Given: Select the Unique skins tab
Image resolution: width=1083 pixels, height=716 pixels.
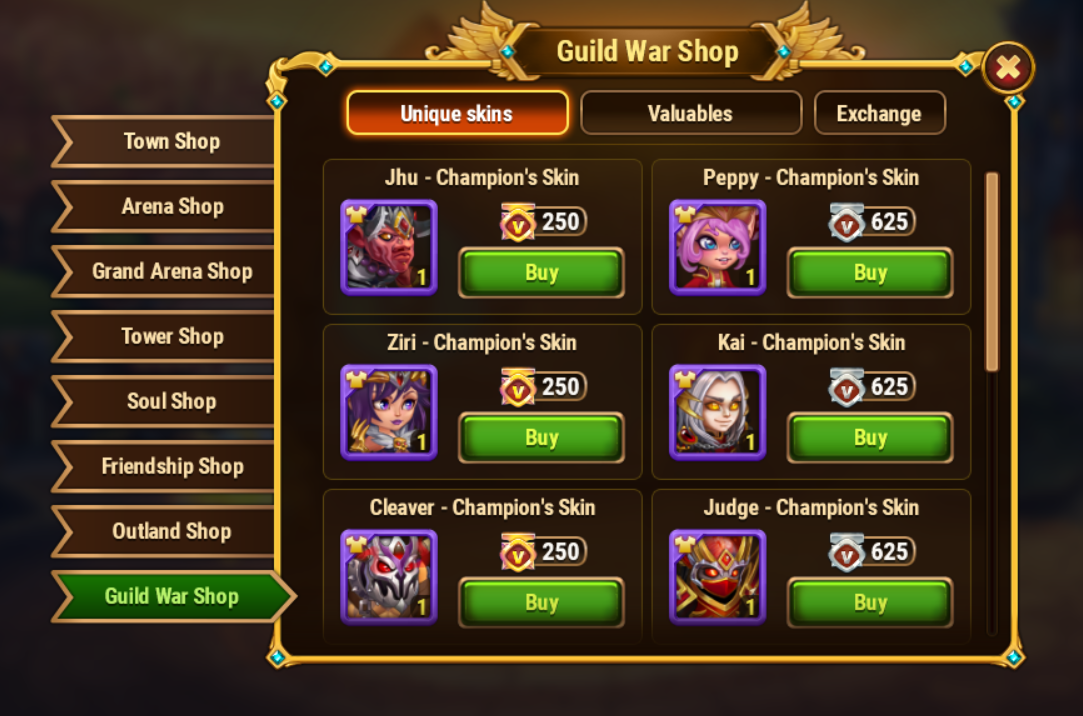Looking at the screenshot, I should (x=457, y=113).
